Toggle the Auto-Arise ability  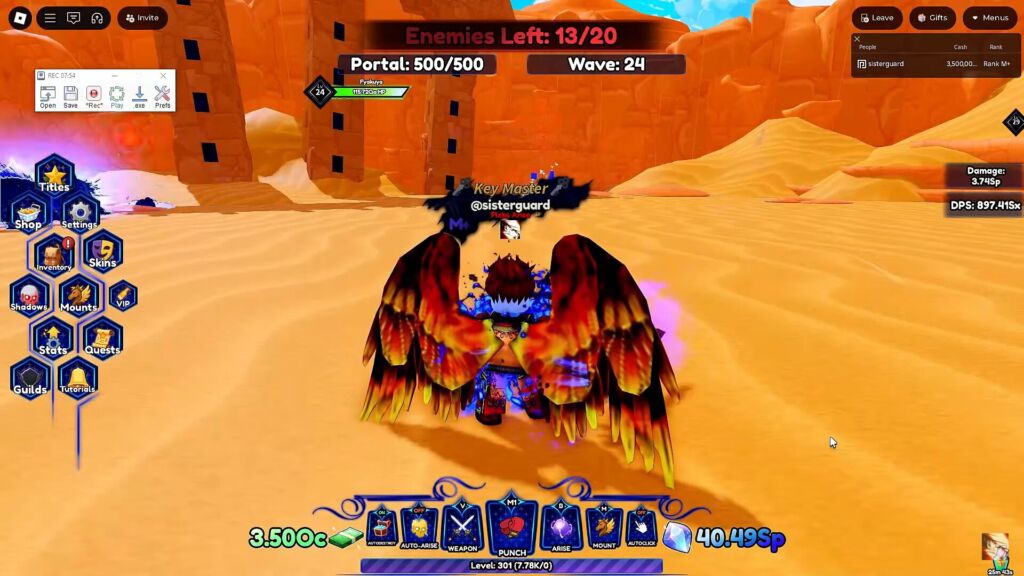click(419, 526)
